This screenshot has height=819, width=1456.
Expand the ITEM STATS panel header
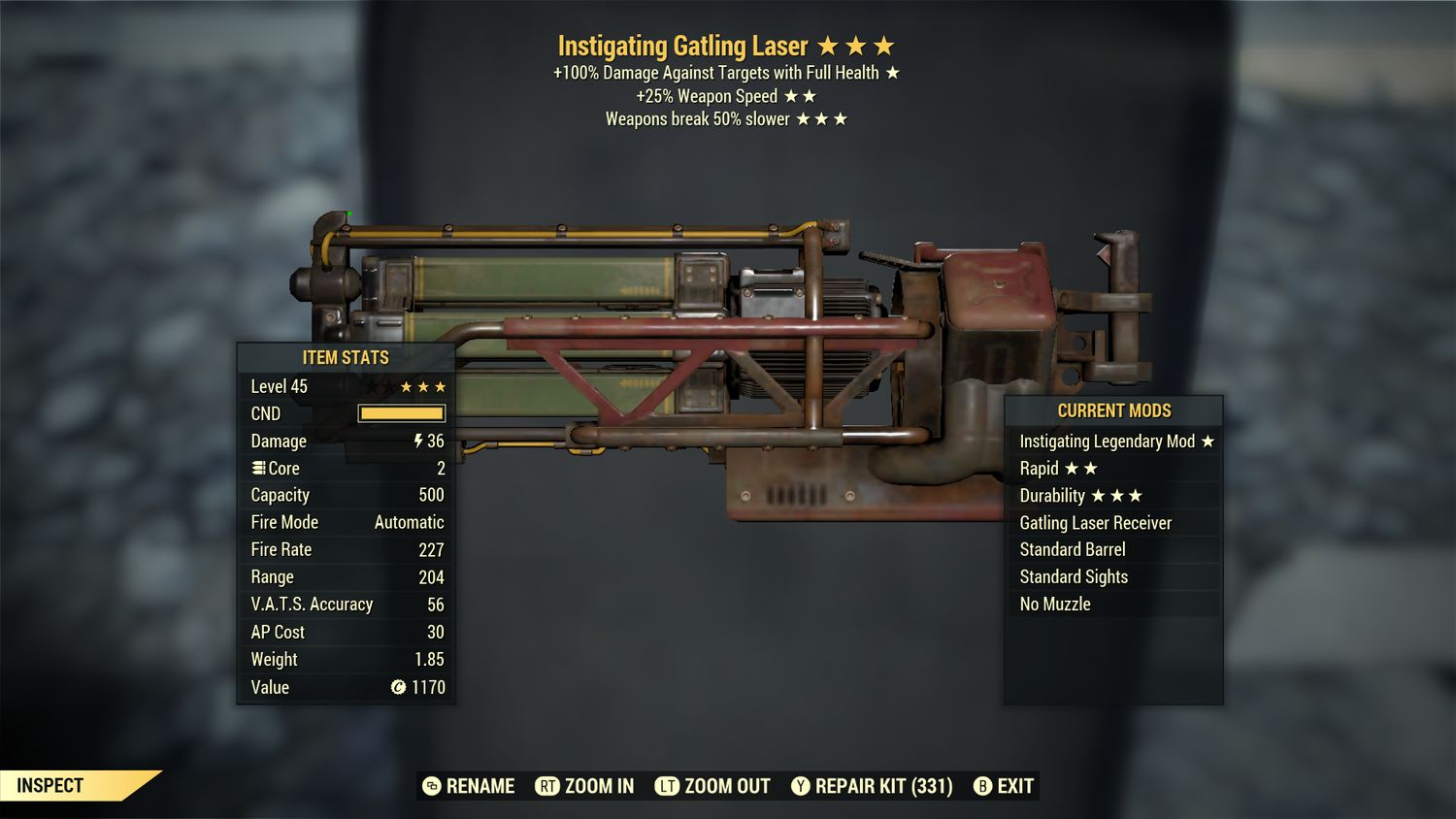pyautogui.click(x=346, y=357)
